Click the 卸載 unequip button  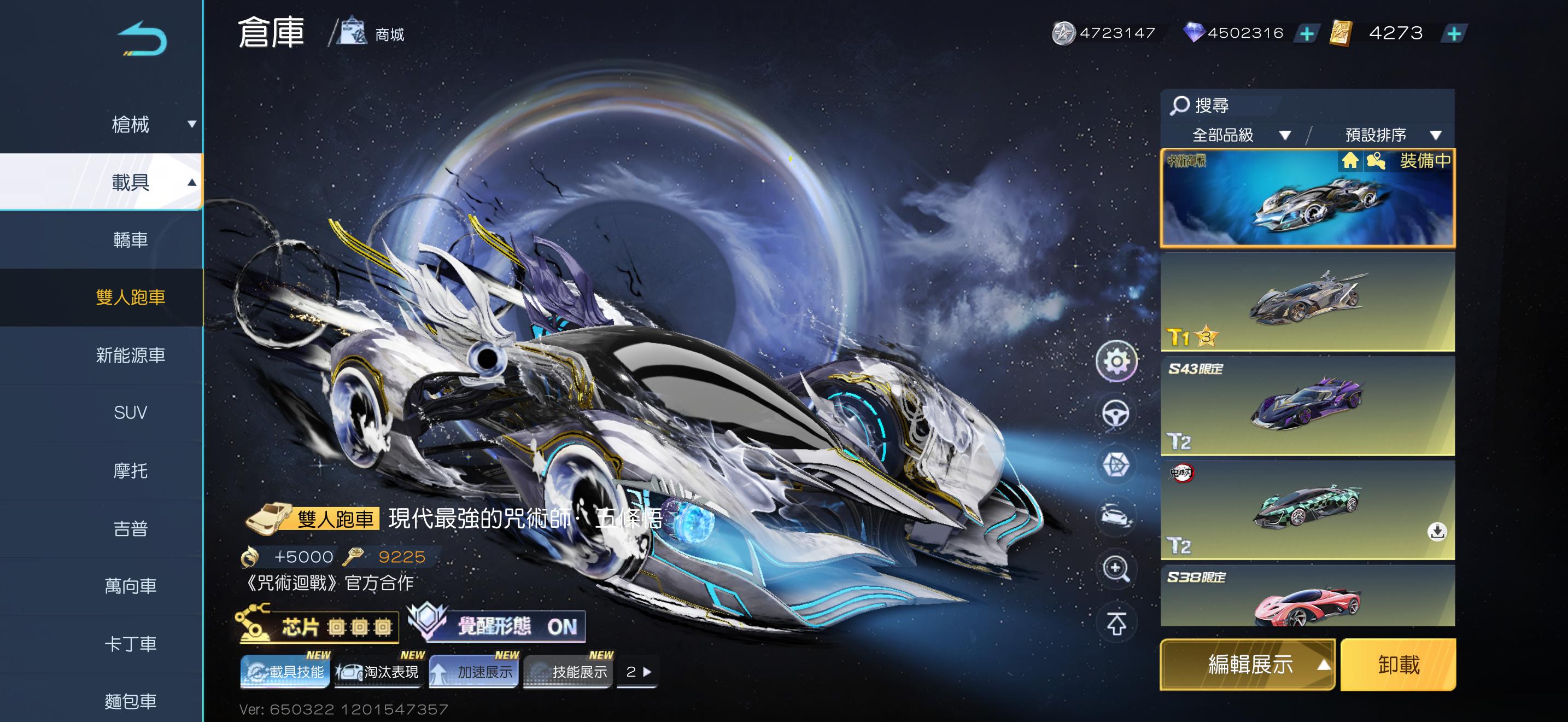pos(1397,664)
